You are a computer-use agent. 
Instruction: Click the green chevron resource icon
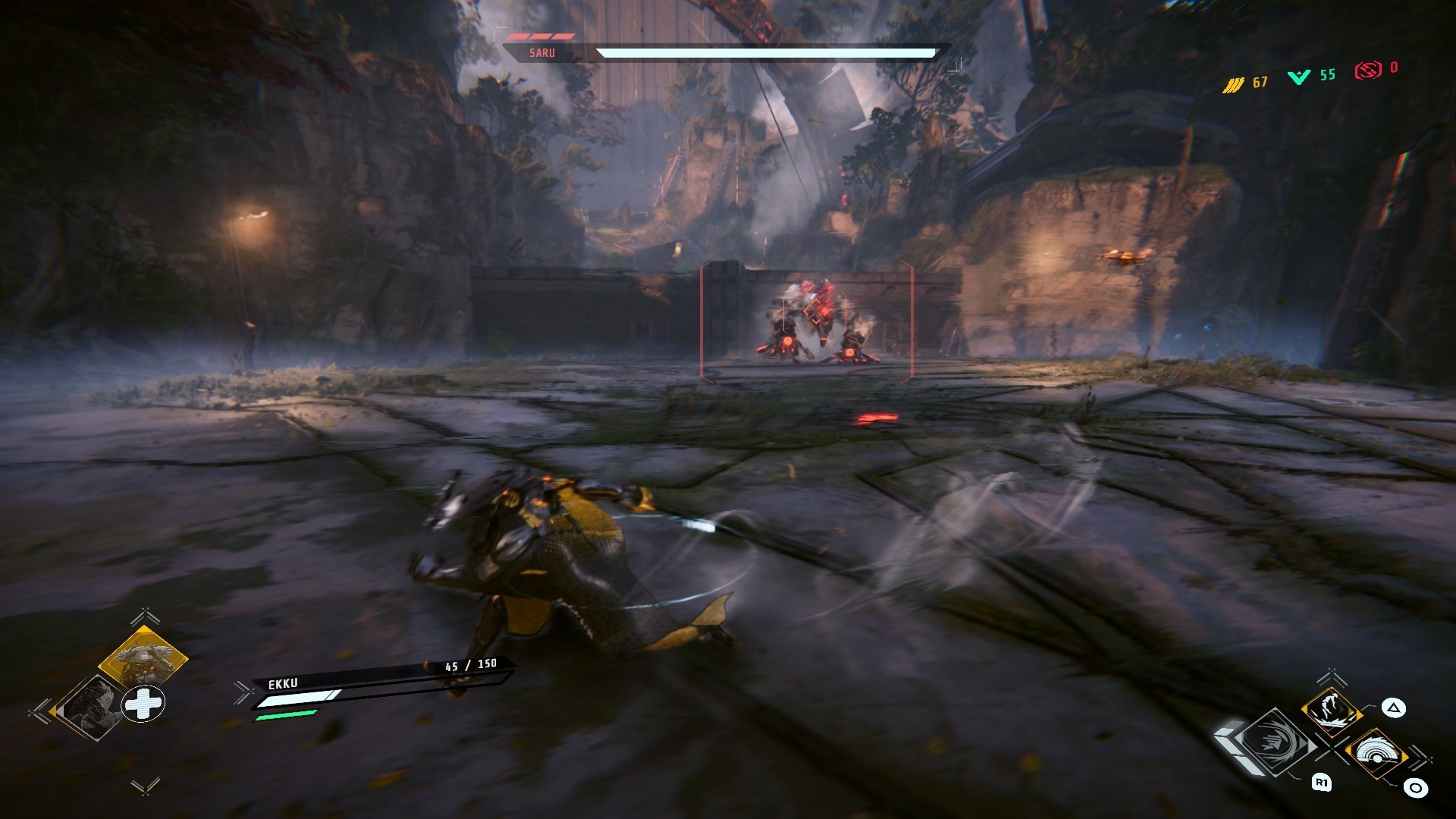(1299, 77)
